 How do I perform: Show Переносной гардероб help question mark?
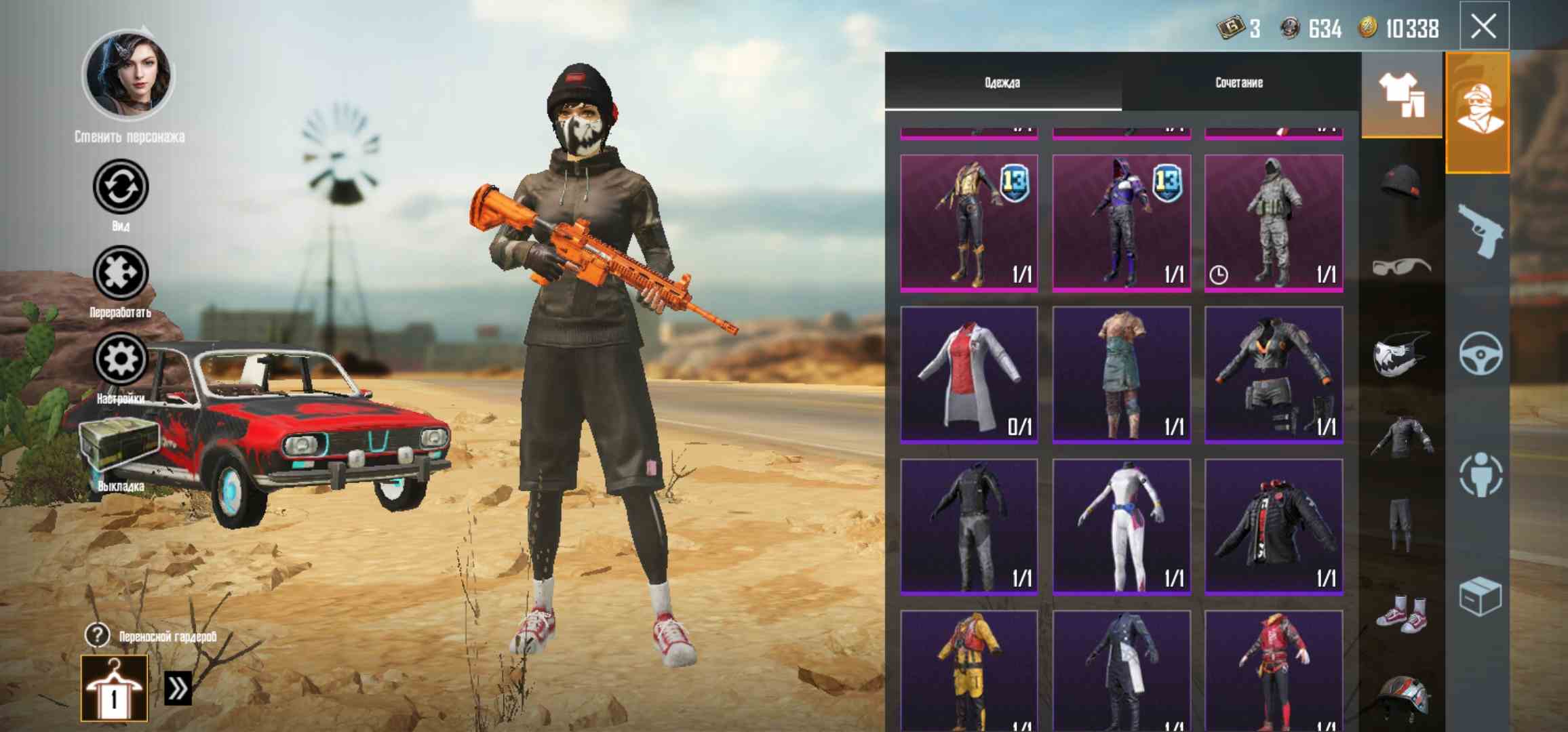[x=97, y=636]
